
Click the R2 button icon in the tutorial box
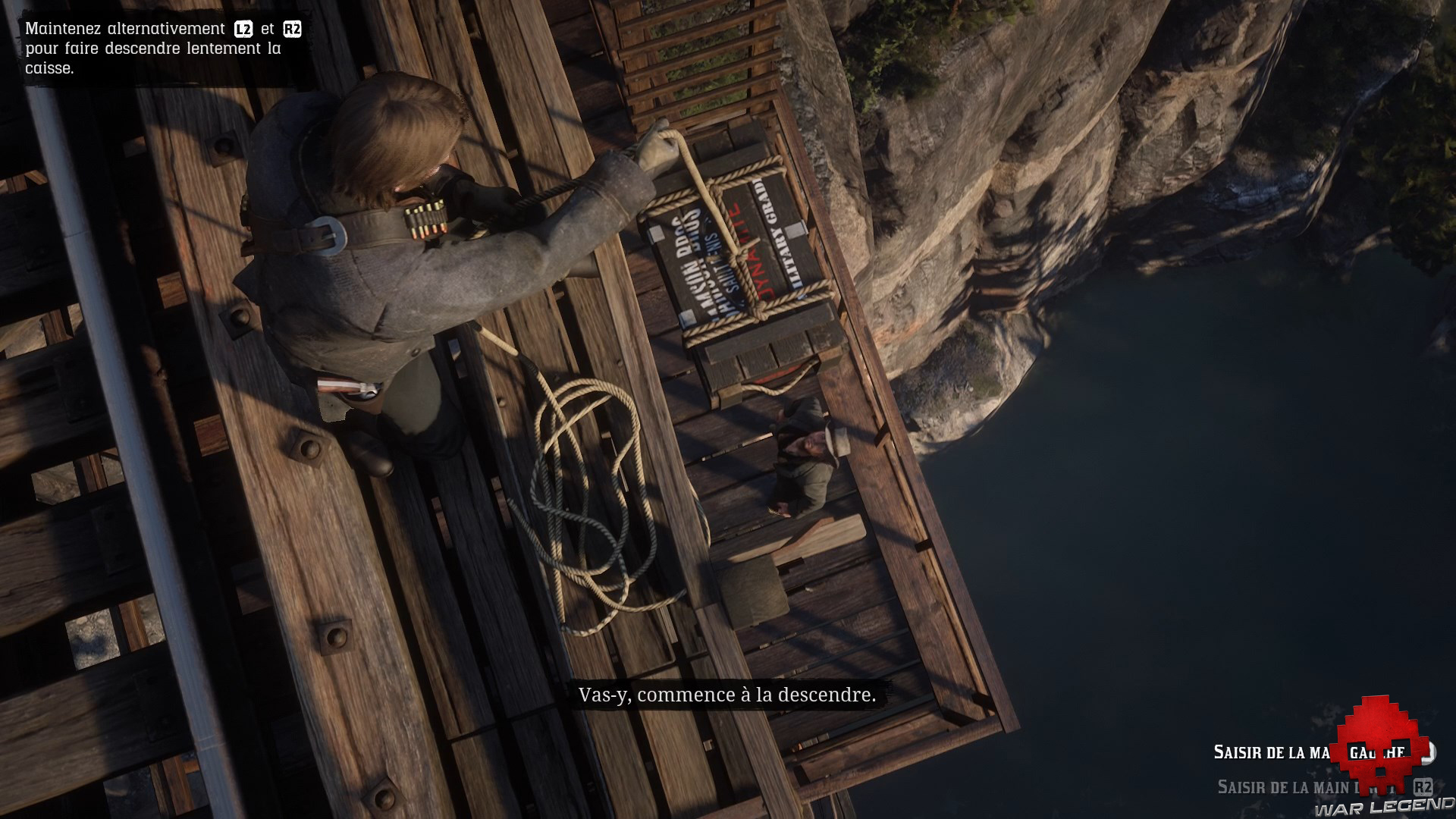click(293, 30)
